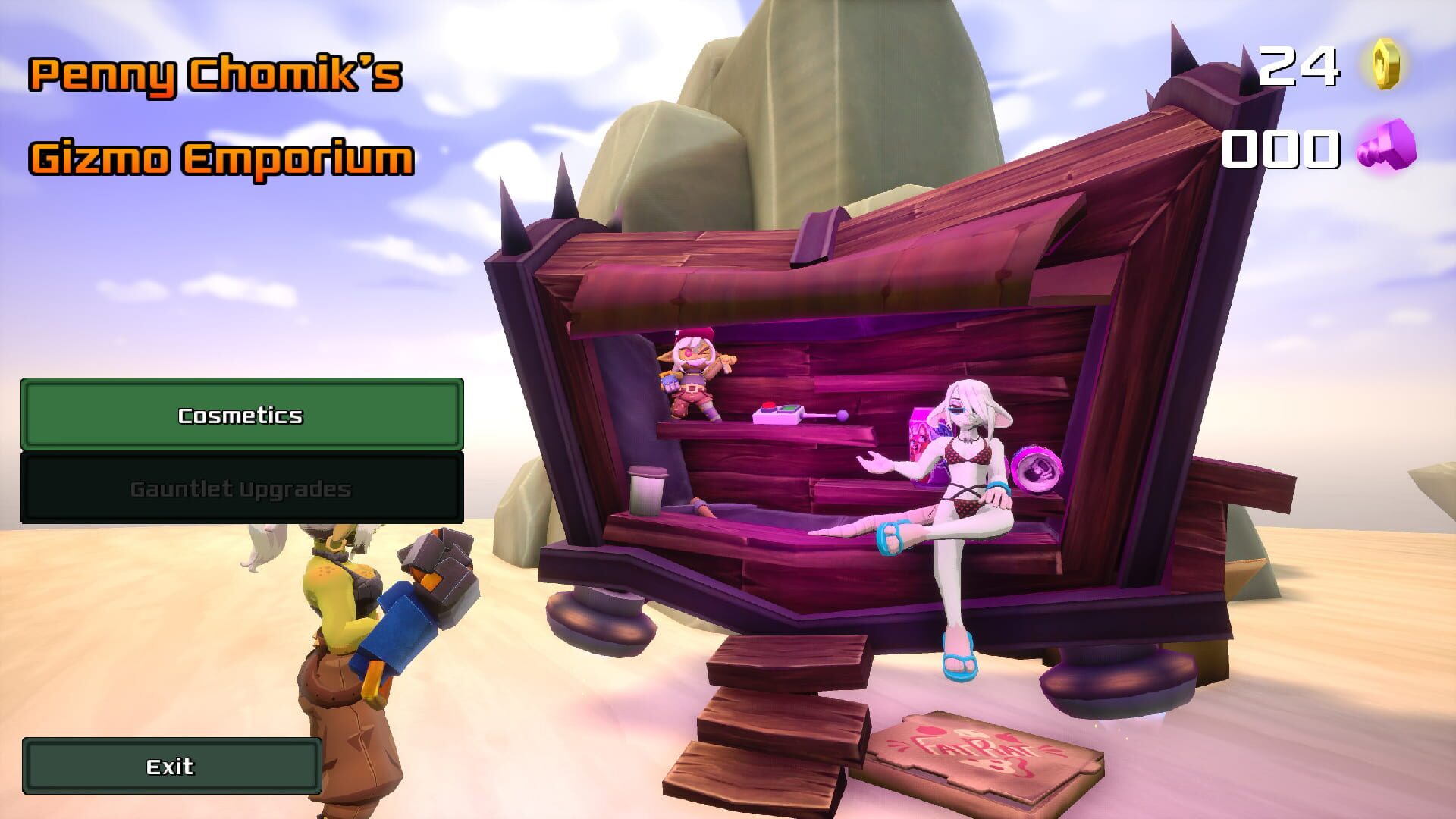Click the Exit button
The height and width of the screenshot is (819, 1456).
(x=172, y=766)
